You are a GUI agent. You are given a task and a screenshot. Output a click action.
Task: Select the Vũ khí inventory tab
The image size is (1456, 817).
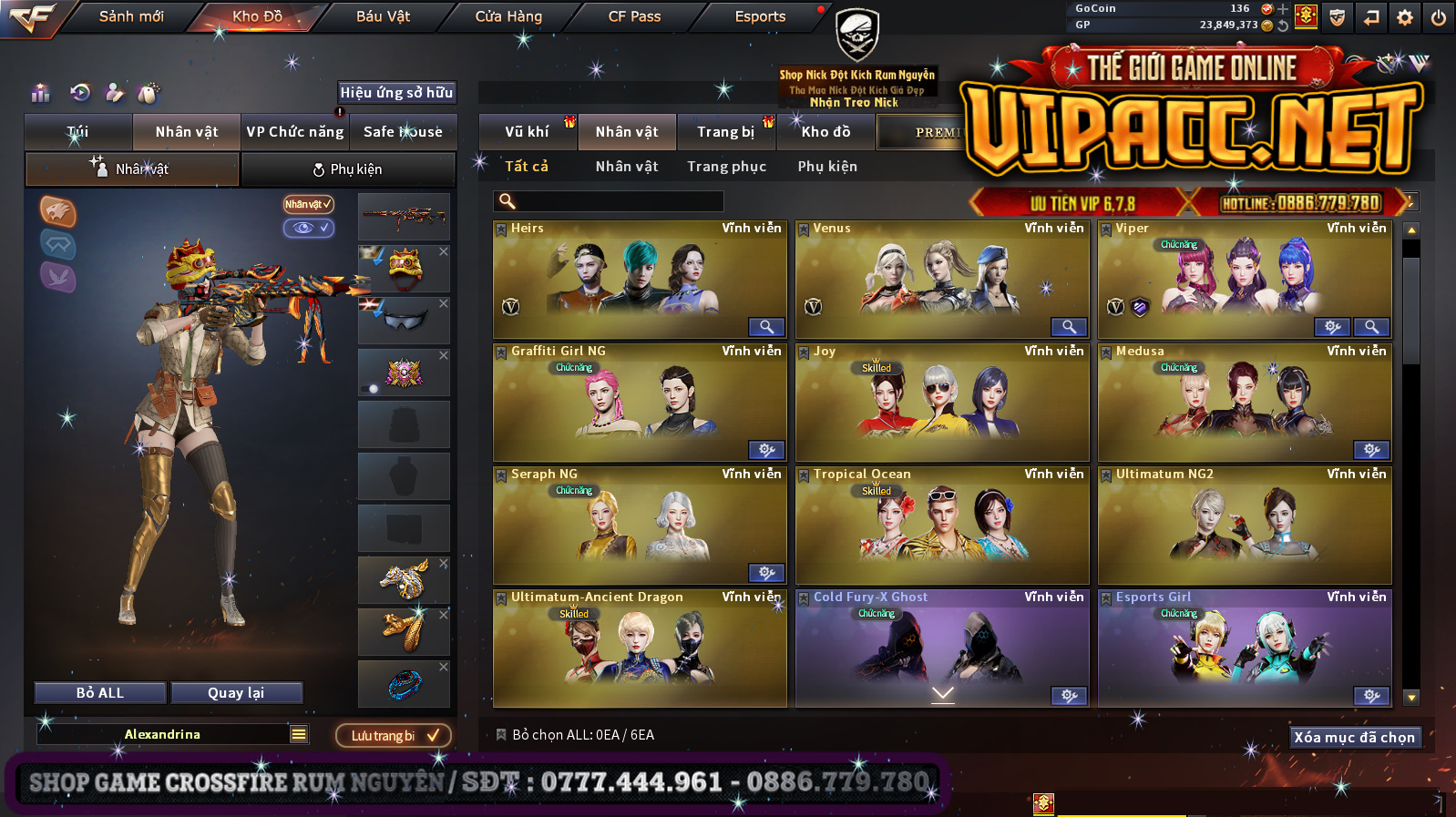pos(527,132)
